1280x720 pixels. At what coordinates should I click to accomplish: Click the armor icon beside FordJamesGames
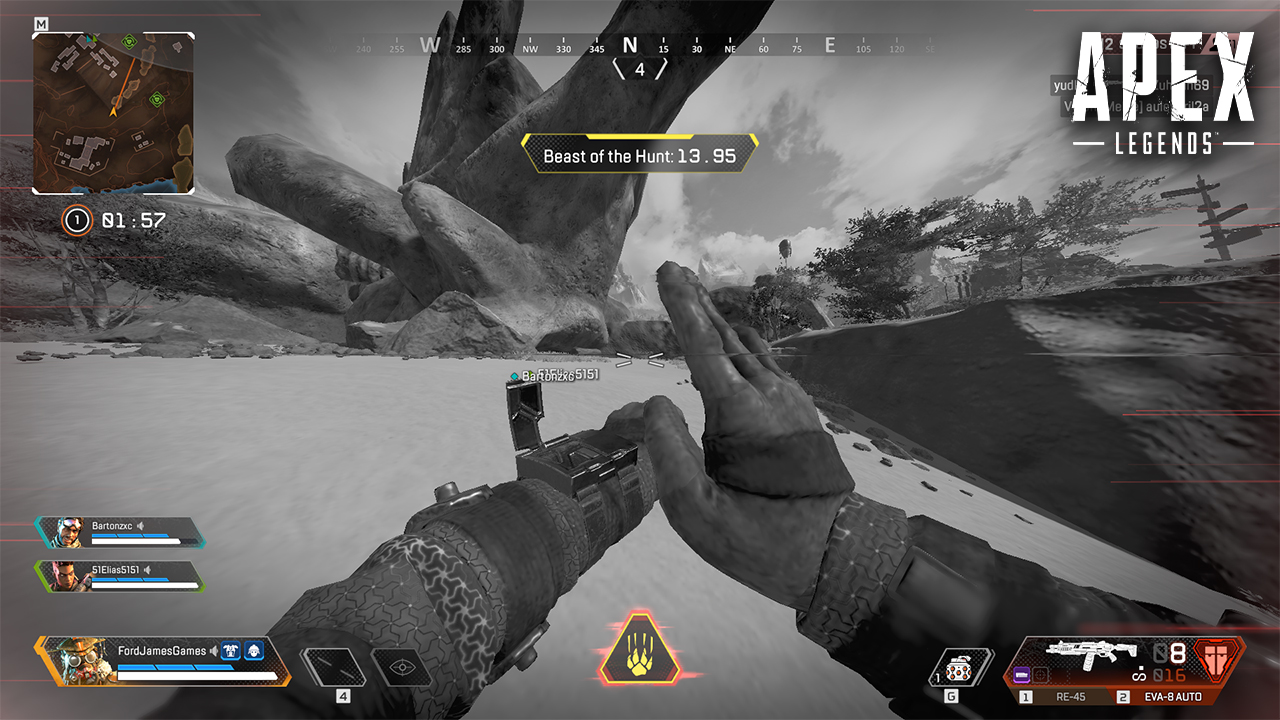pos(231,651)
